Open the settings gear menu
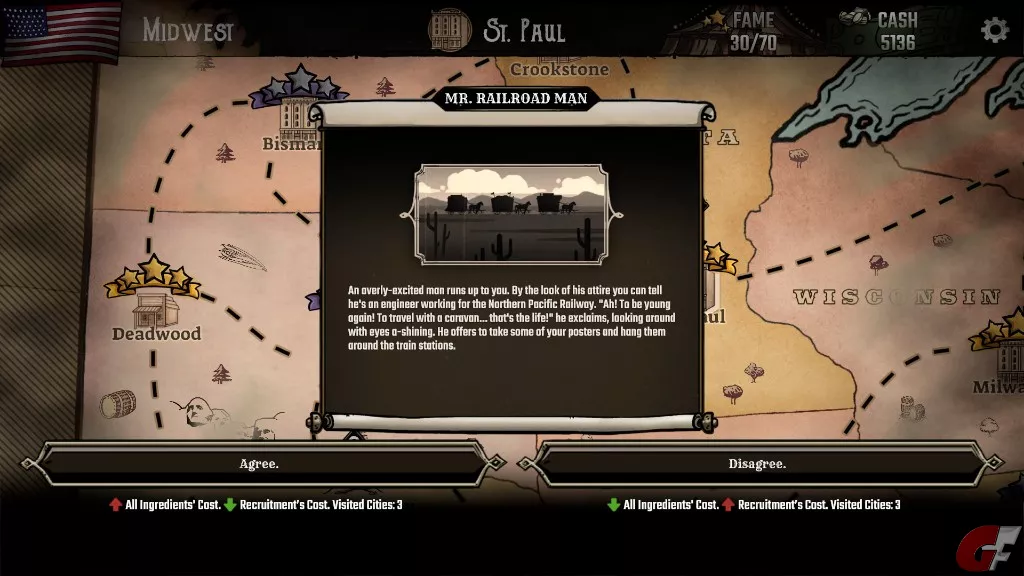Screen dimensions: 1024x576 click(x=994, y=30)
